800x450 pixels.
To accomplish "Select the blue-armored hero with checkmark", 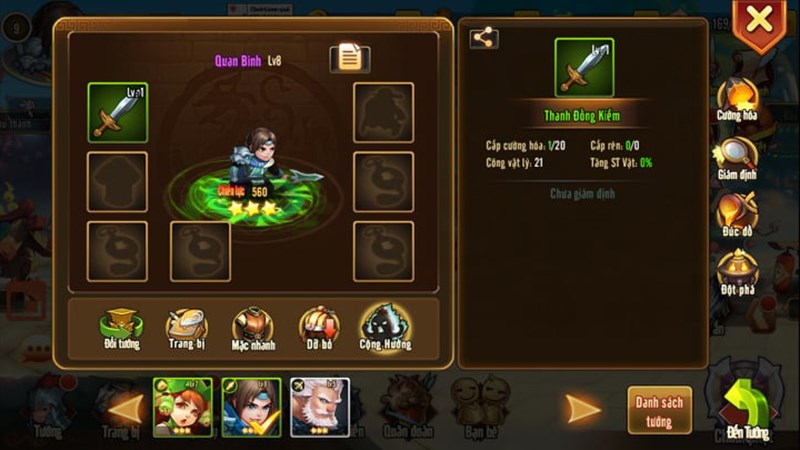I will (251, 407).
